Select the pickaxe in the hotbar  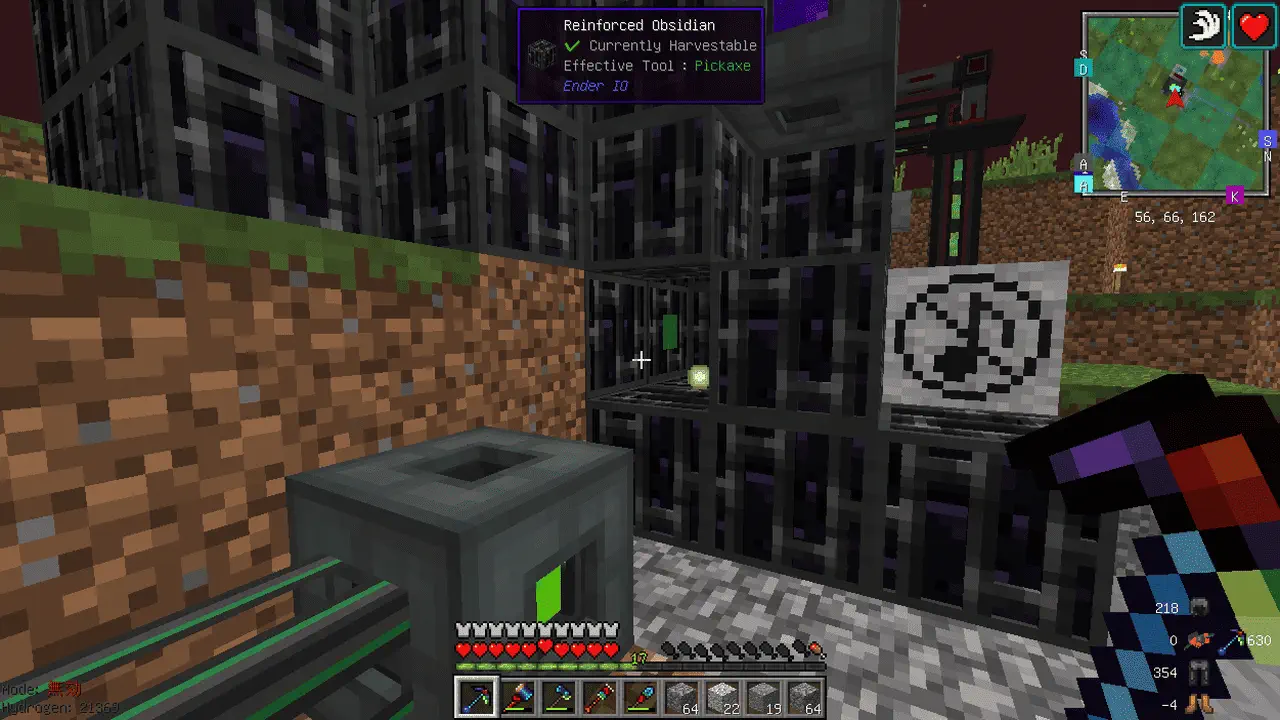coord(475,696)
